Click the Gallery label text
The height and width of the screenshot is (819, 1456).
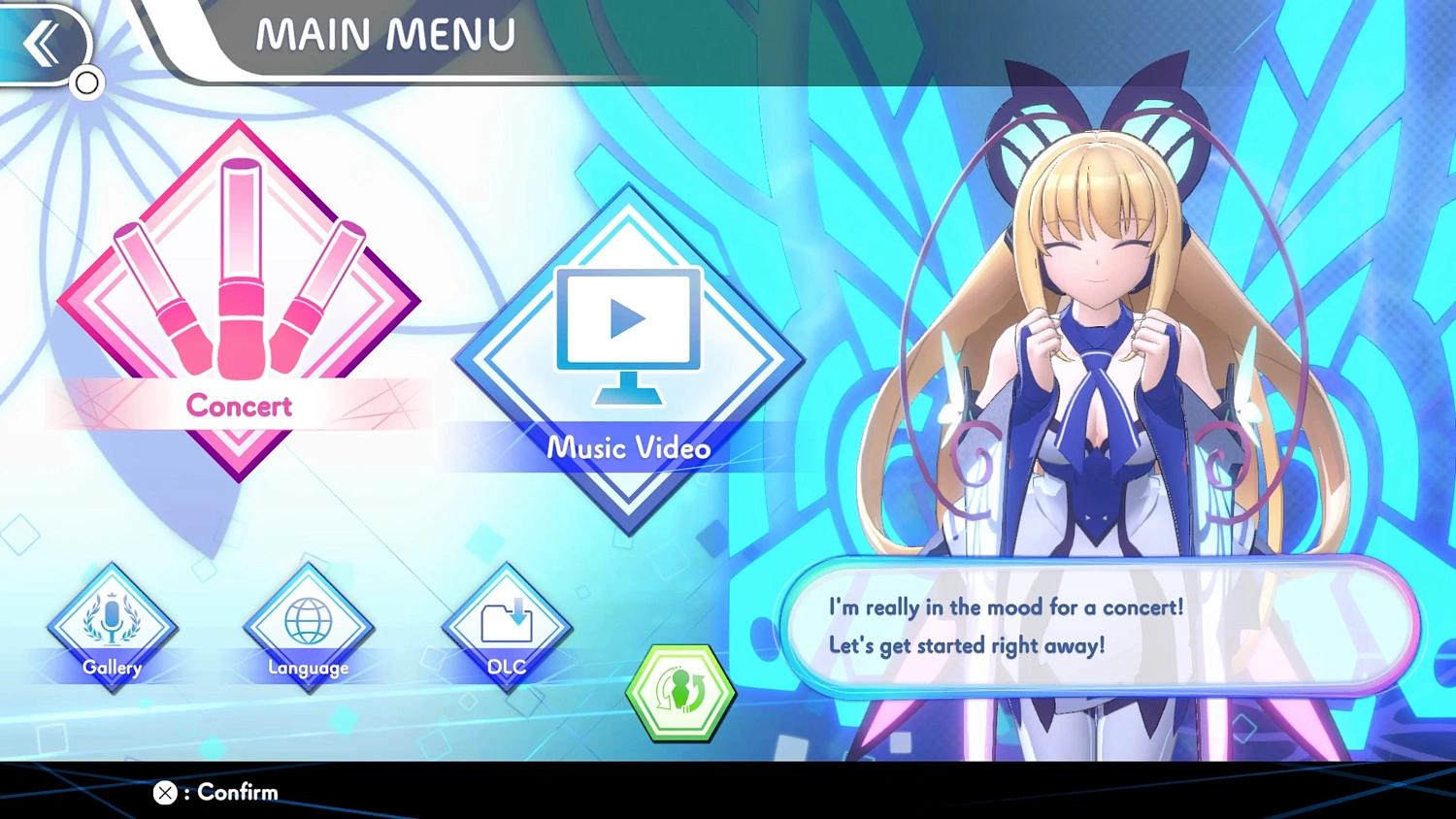(x=112, y=668)
